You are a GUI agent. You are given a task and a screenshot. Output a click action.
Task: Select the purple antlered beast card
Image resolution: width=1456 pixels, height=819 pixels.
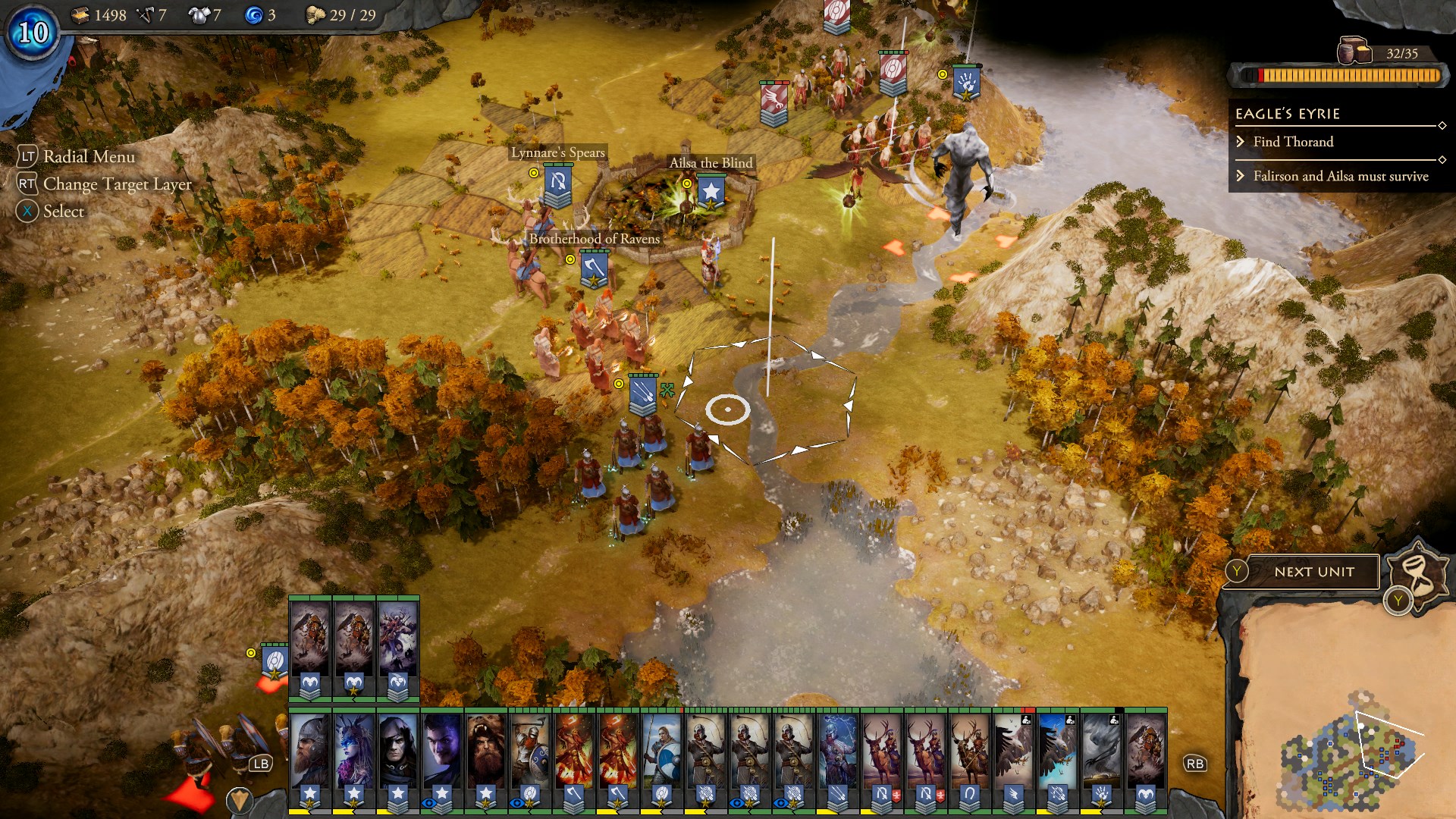[x=397, y=645]
